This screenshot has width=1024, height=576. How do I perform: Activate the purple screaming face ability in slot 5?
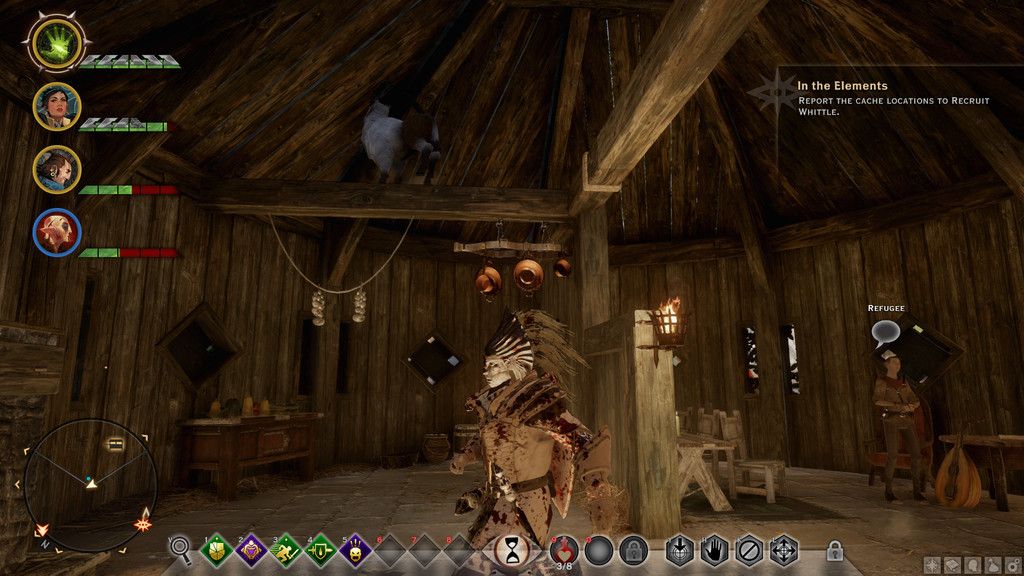(355, 549)
